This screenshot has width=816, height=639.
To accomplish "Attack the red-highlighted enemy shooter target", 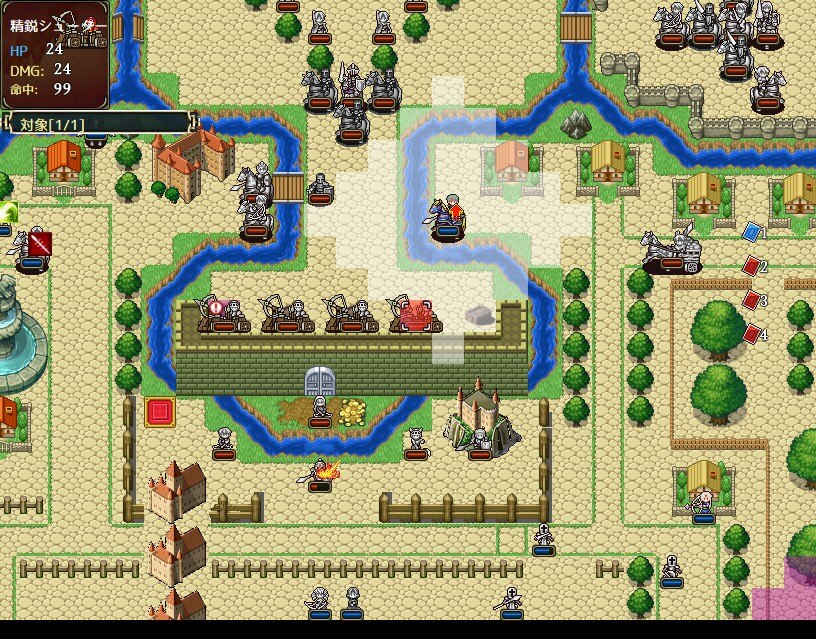I will pyautogui.click(x=416, y=314).
